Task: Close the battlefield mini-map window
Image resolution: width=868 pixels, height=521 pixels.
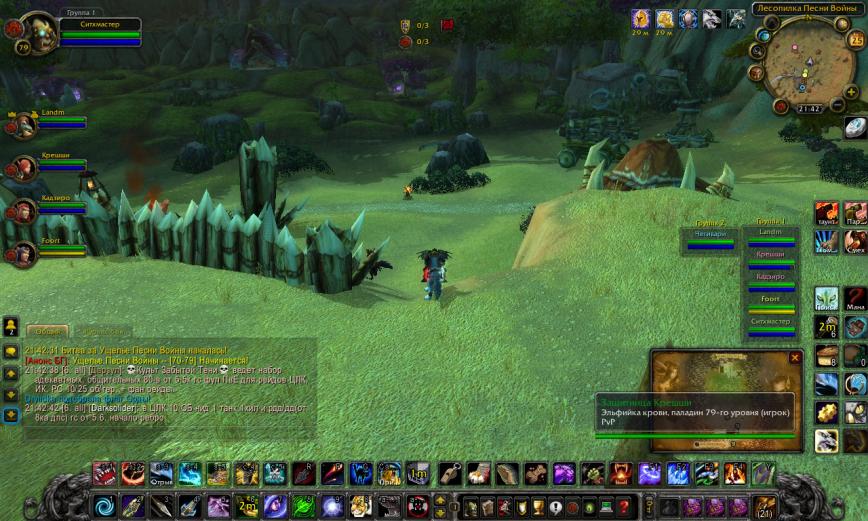Action: [795, 357]
